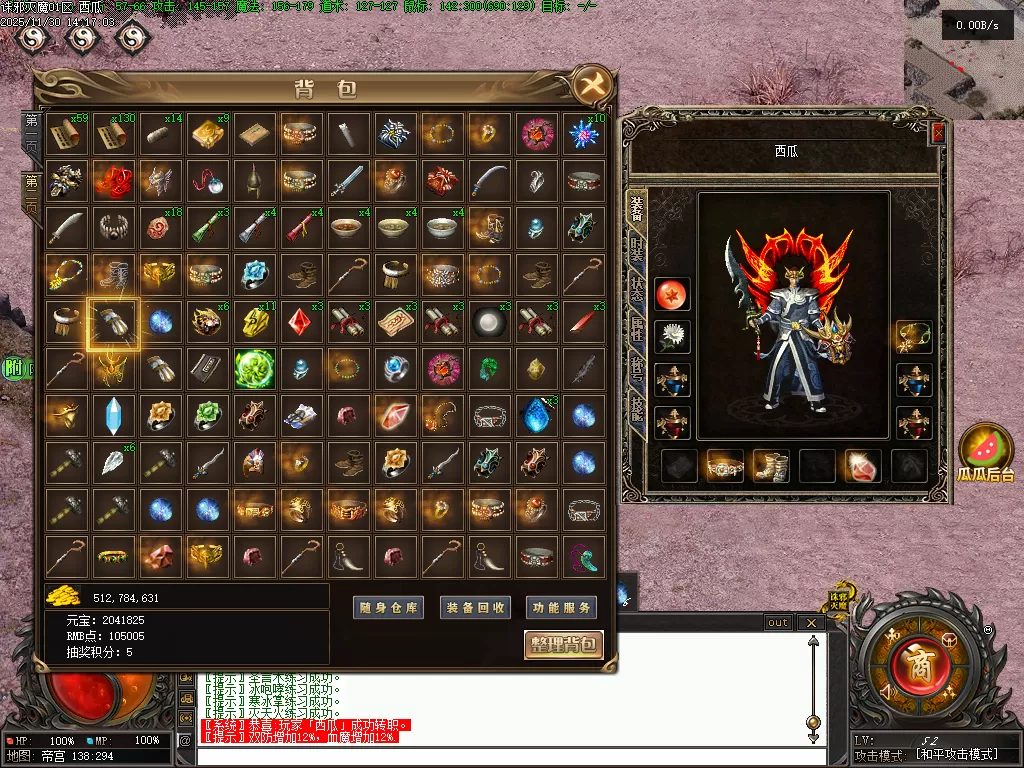
Task: Close the backpack window
Action: [589, 87]
